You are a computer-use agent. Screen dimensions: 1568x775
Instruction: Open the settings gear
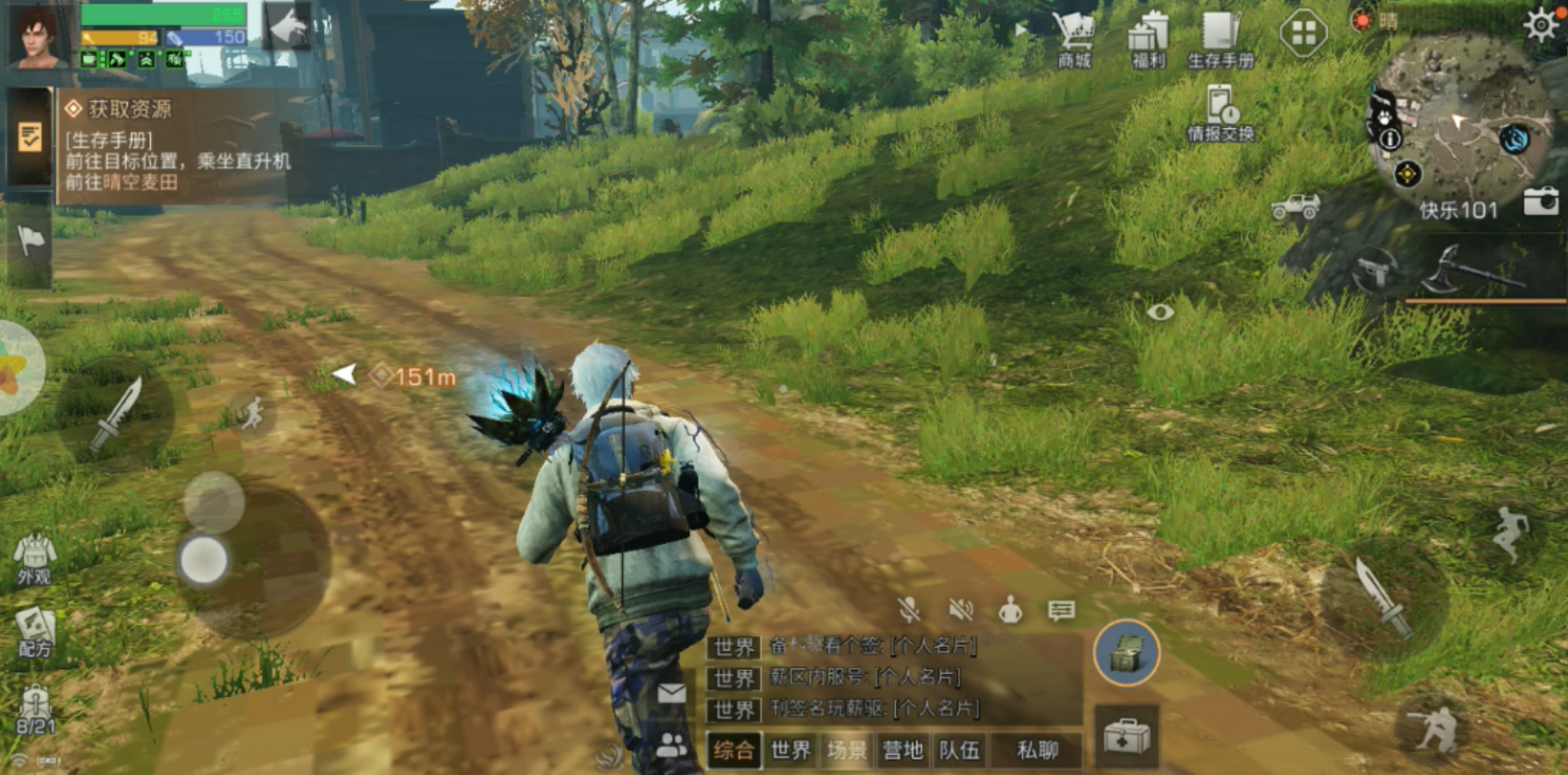pos(1539,24)
